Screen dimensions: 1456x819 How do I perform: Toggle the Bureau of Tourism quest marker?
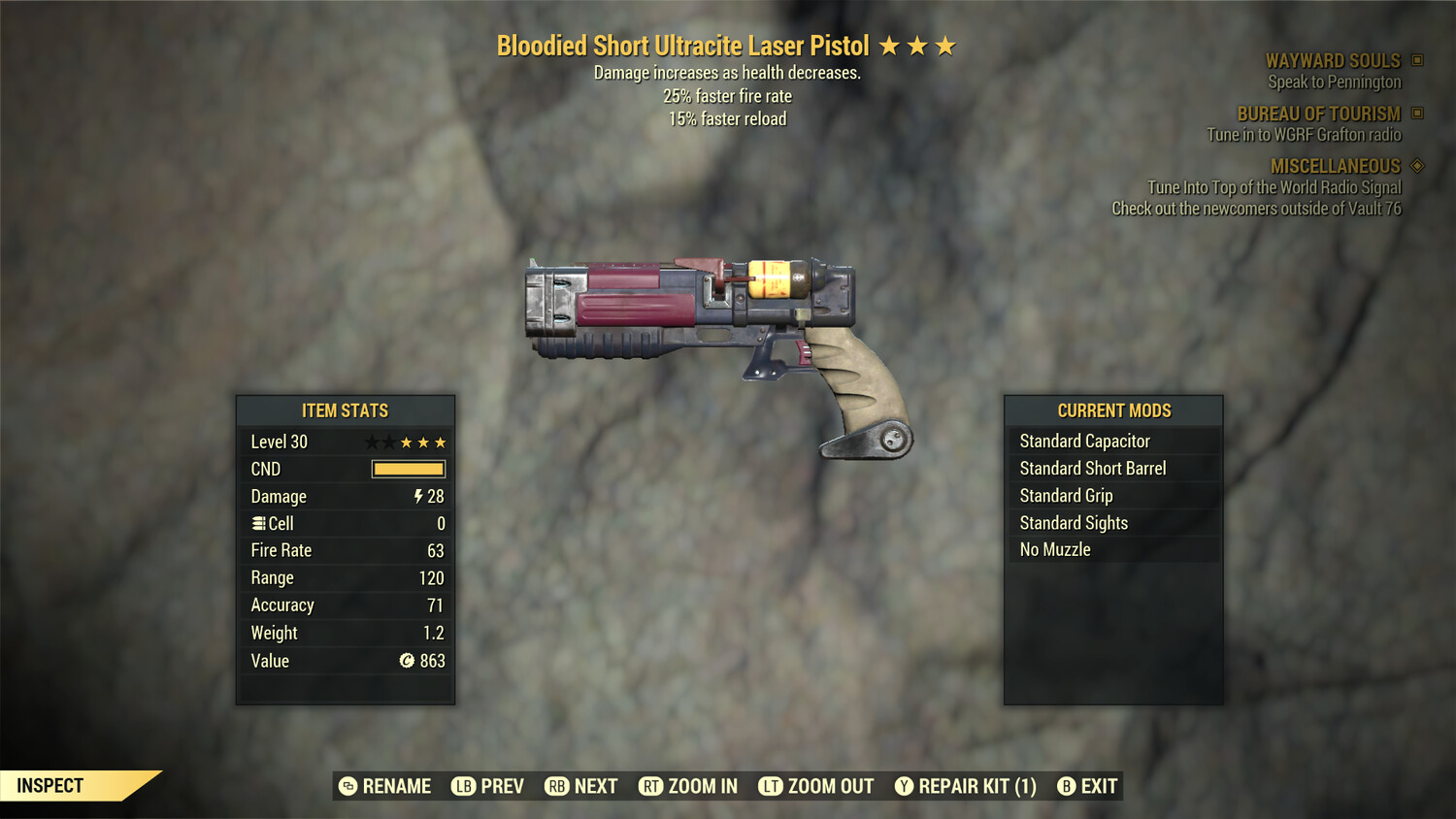pos(1415,114)
